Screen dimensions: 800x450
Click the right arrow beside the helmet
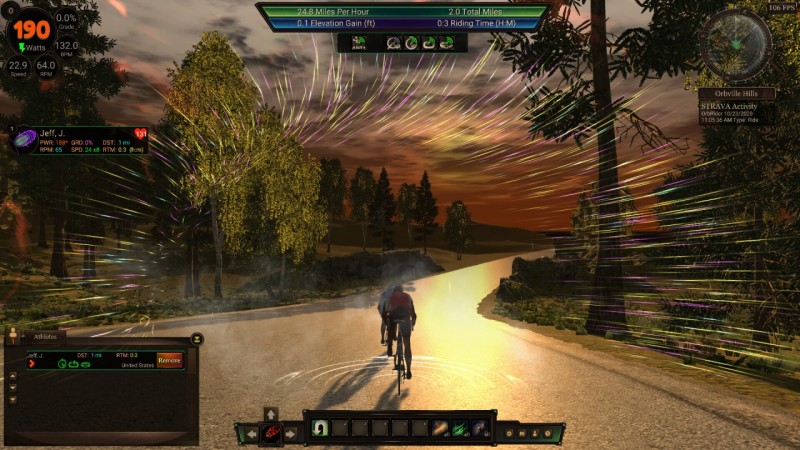(x=291, y=433)
